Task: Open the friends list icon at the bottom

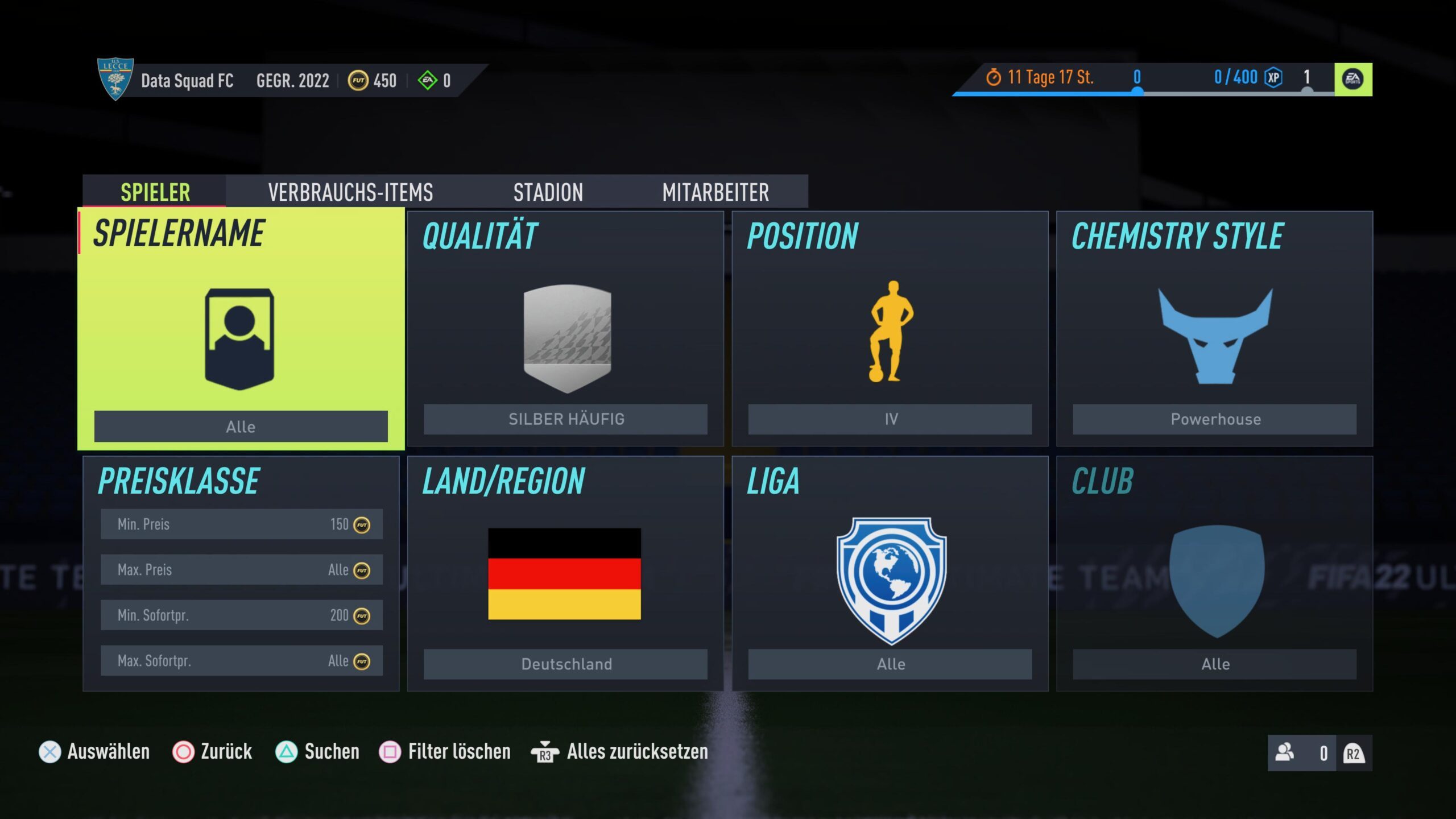Action: (x=1285, y=752)
